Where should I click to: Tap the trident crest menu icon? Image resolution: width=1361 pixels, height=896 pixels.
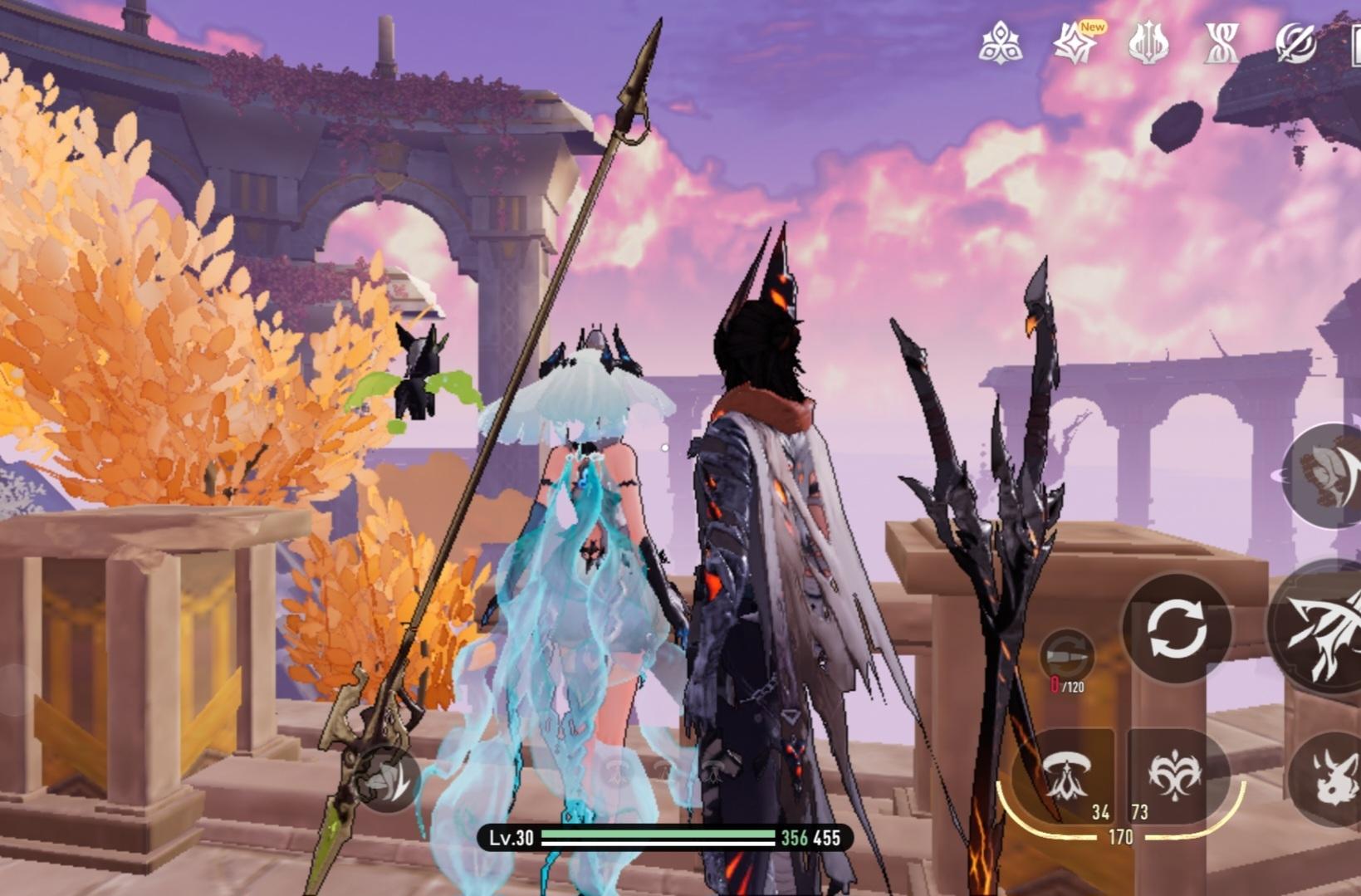[1148, 42]
